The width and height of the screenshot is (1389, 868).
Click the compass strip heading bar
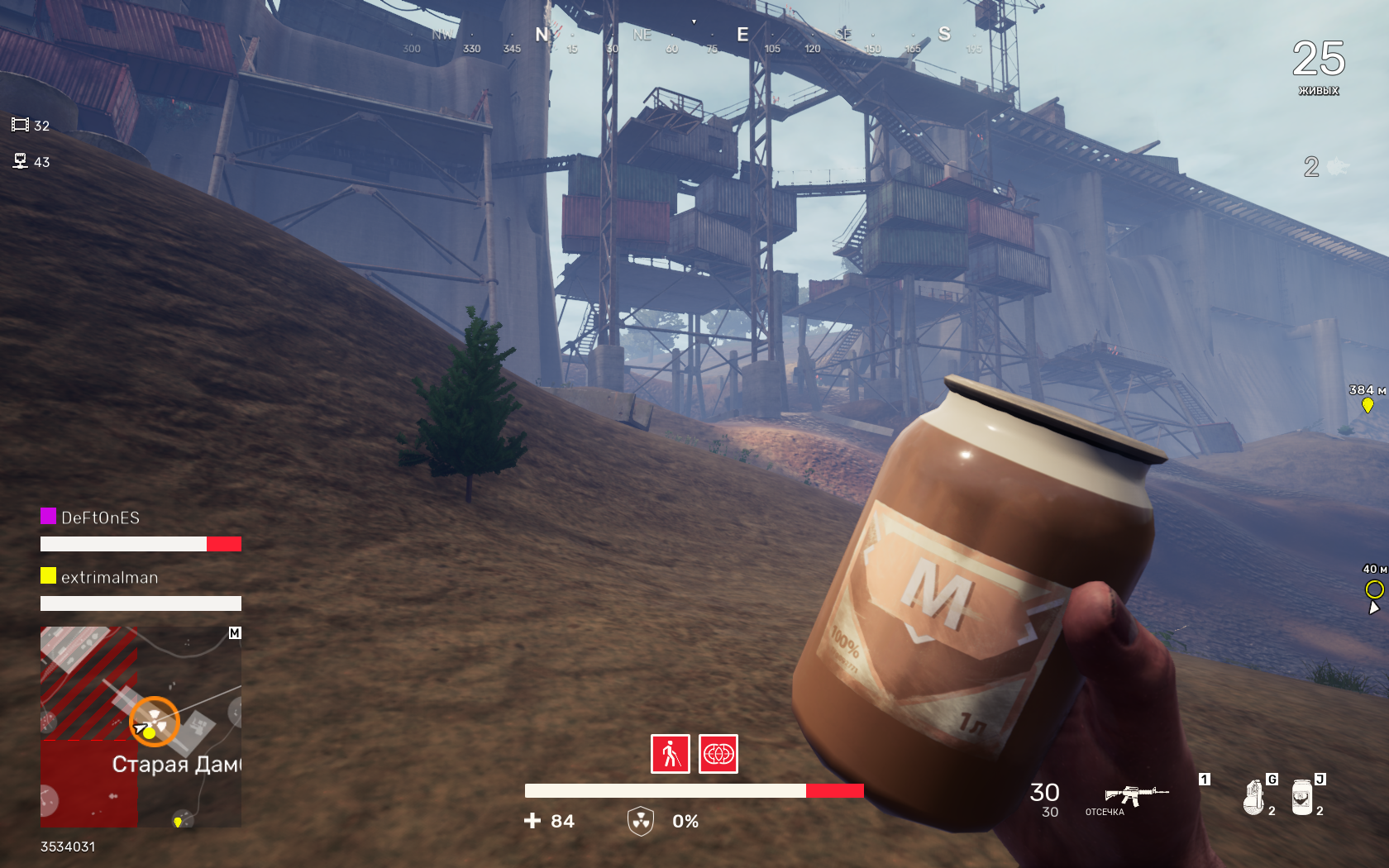coord(693,37)
